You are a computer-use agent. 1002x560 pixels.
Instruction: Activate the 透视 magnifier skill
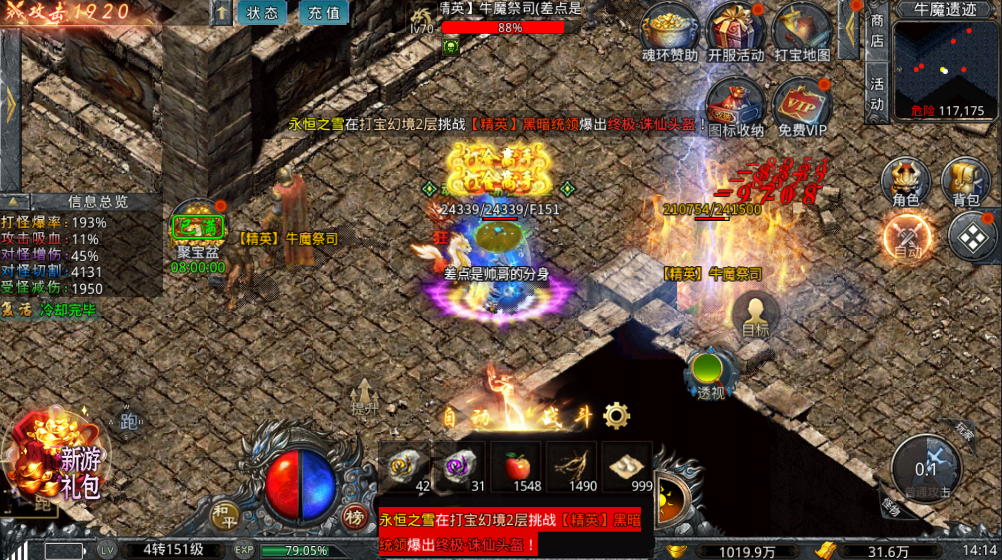click(x=710, y=375)
